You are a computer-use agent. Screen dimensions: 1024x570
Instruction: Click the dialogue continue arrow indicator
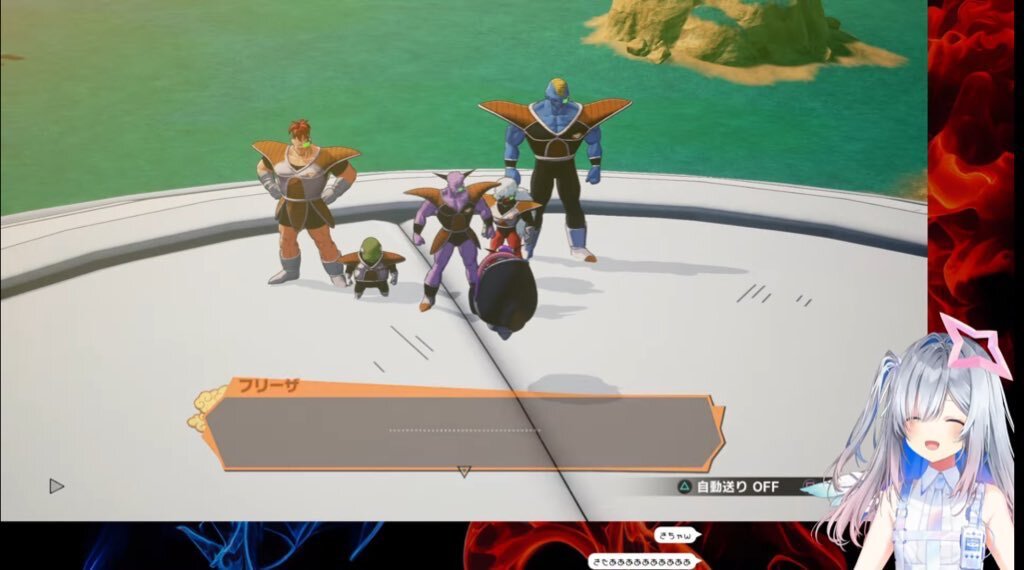point(463,471)
